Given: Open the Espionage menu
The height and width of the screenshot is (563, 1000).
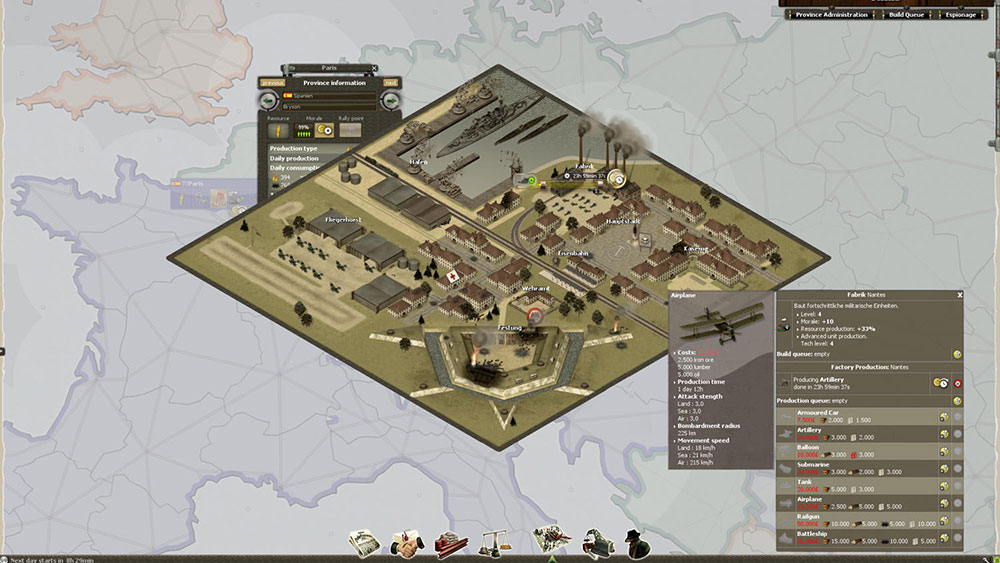Looking at the screenshot, I should pos(961,15).
